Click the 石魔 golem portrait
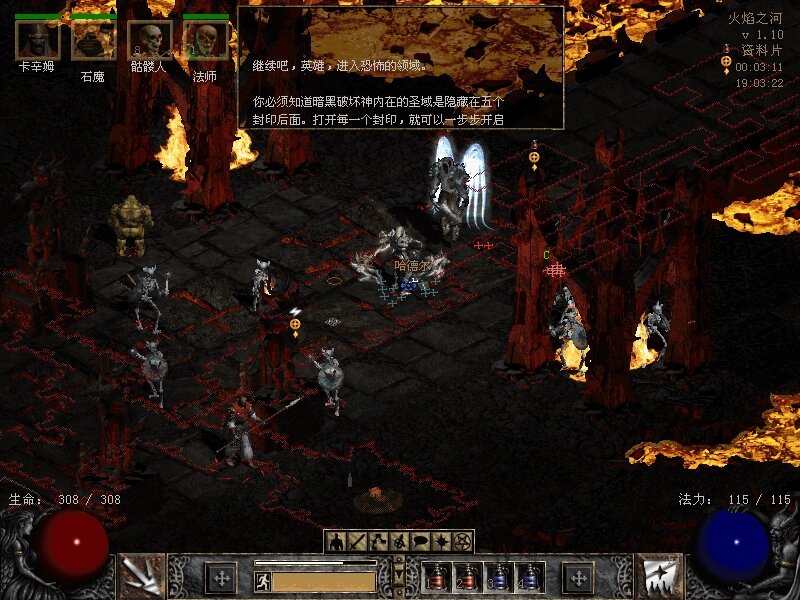Viewport: 800px width, 600px height. [x=93, y=40]
